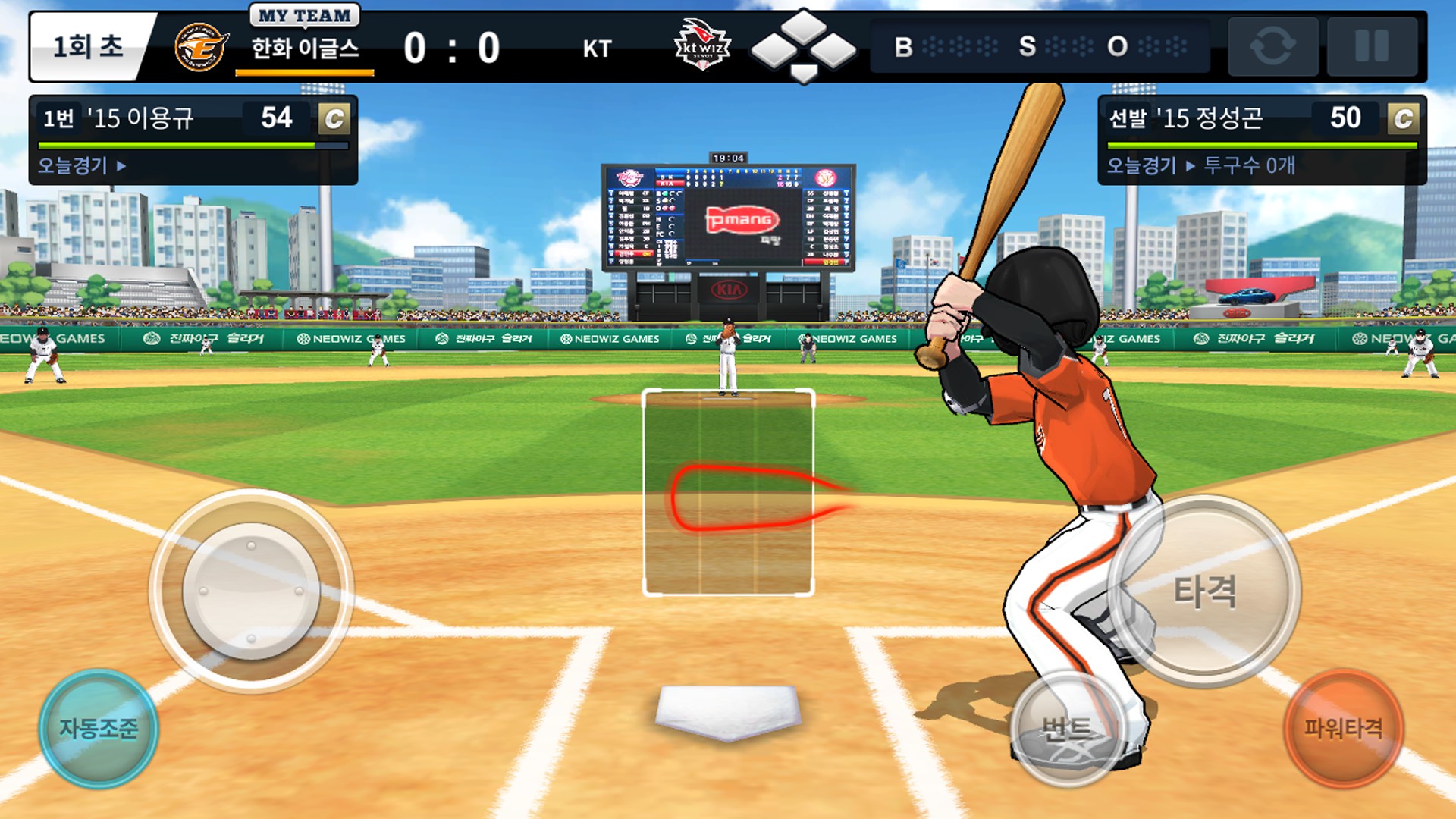Pause the game with the pause button
This screenshot has height=819, width=1456.
(1372, 46)
